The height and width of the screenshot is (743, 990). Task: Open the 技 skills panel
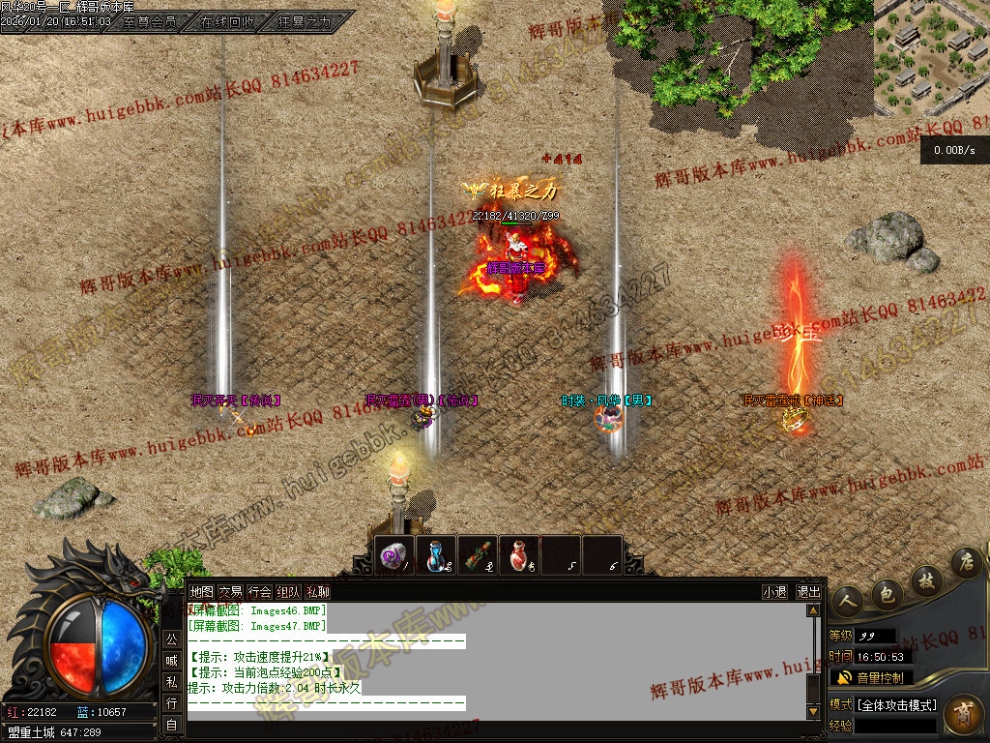tap(926, 580)
